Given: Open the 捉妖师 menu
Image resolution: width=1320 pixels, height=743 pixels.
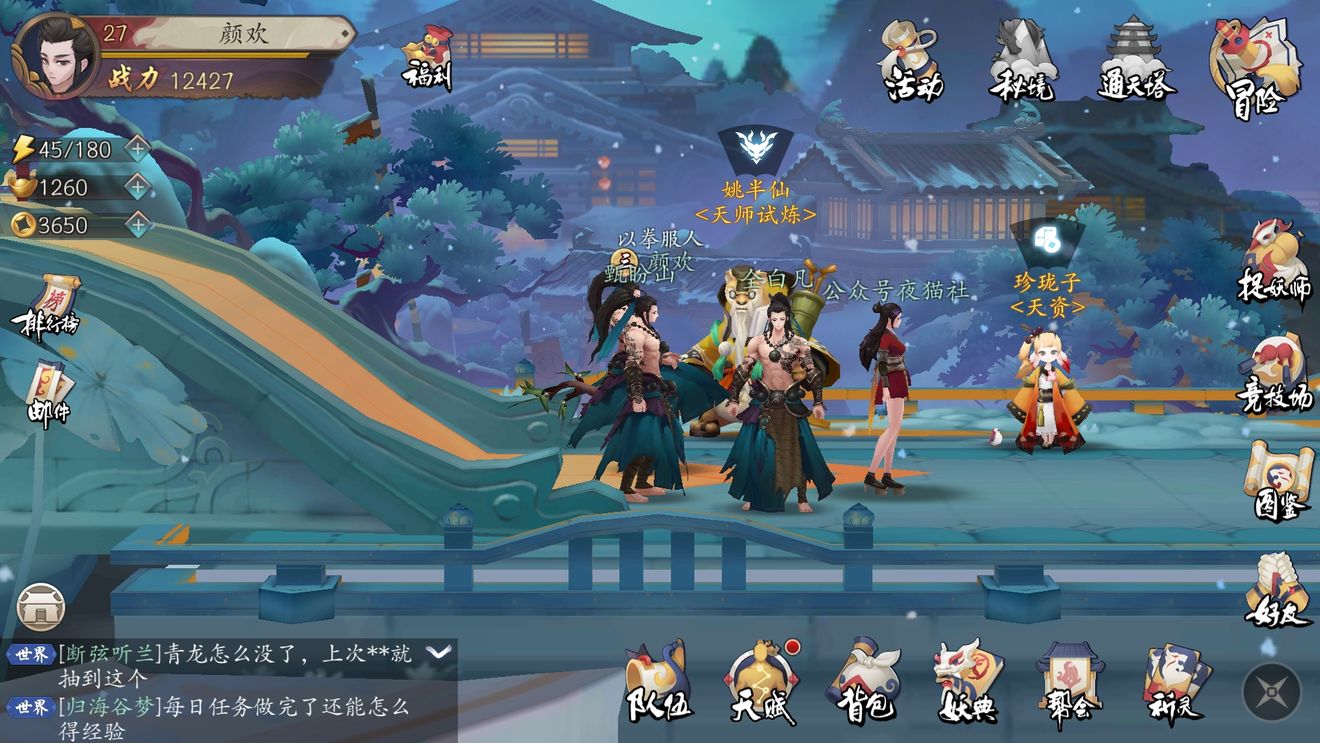Looking at the screenshot, I should (x=1275, y=263).
